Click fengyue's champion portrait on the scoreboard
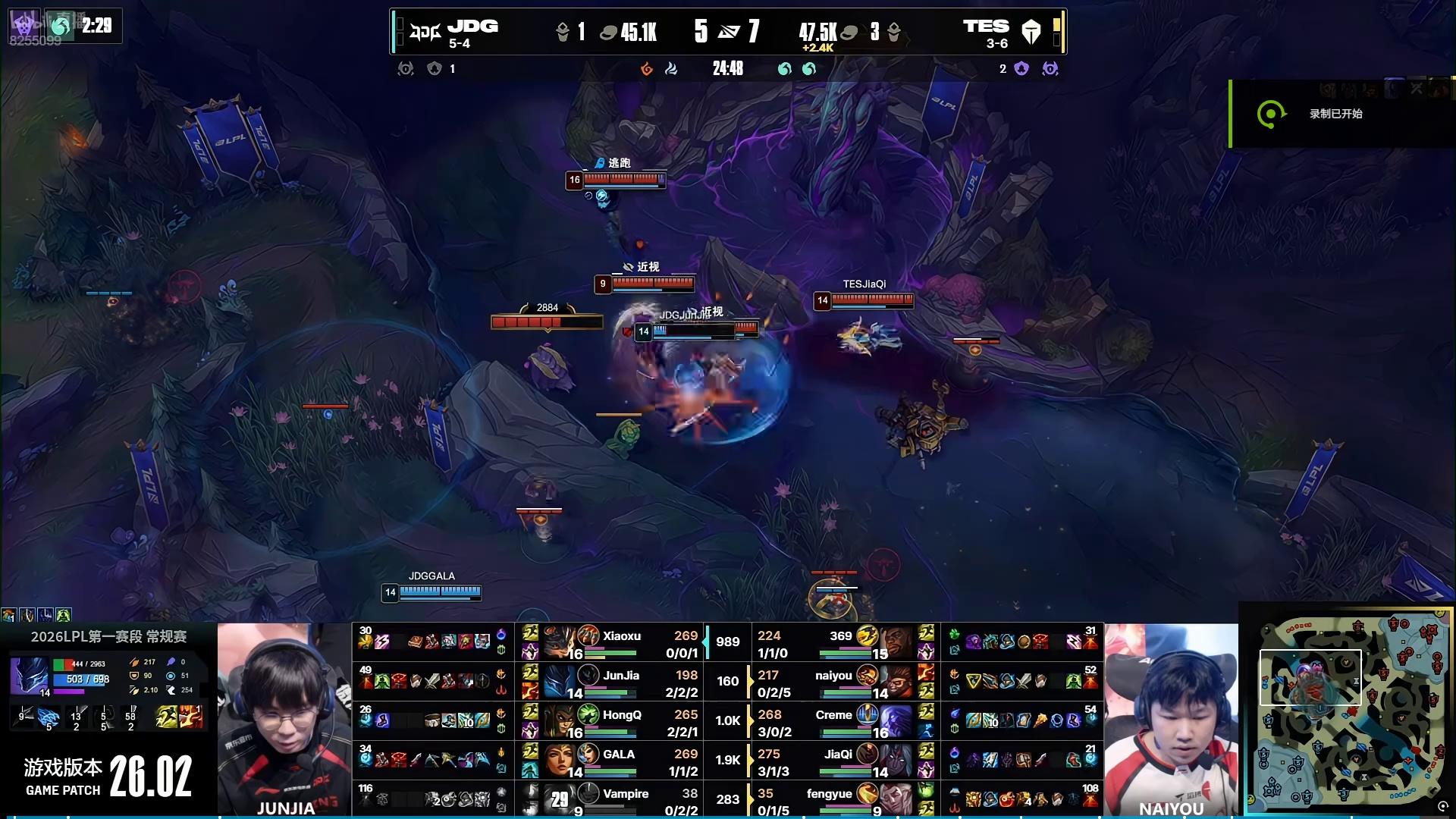Viewport: 1456px width, 819px height. [x=895, y=799]
